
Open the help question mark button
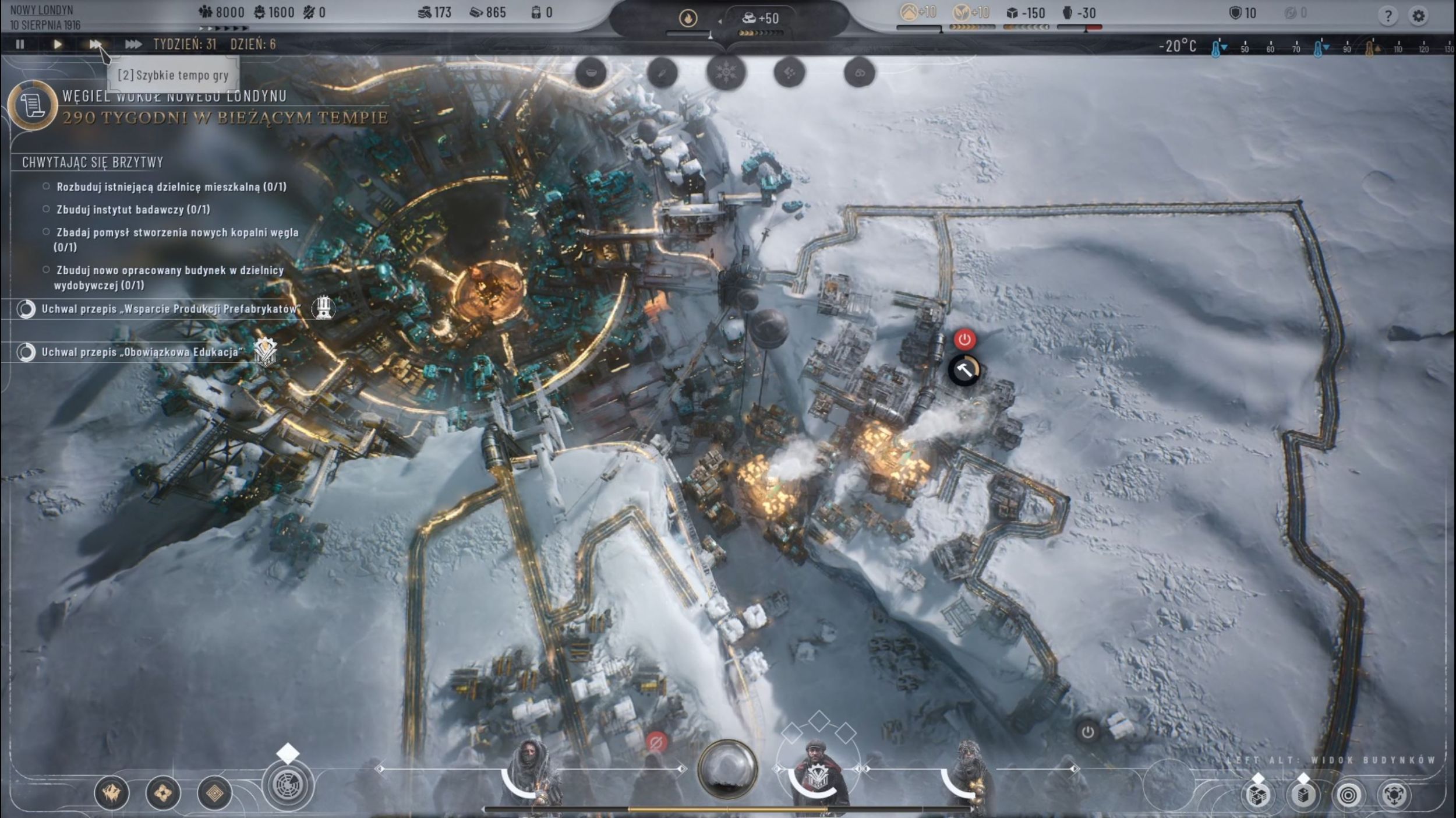coord(1388,16)
